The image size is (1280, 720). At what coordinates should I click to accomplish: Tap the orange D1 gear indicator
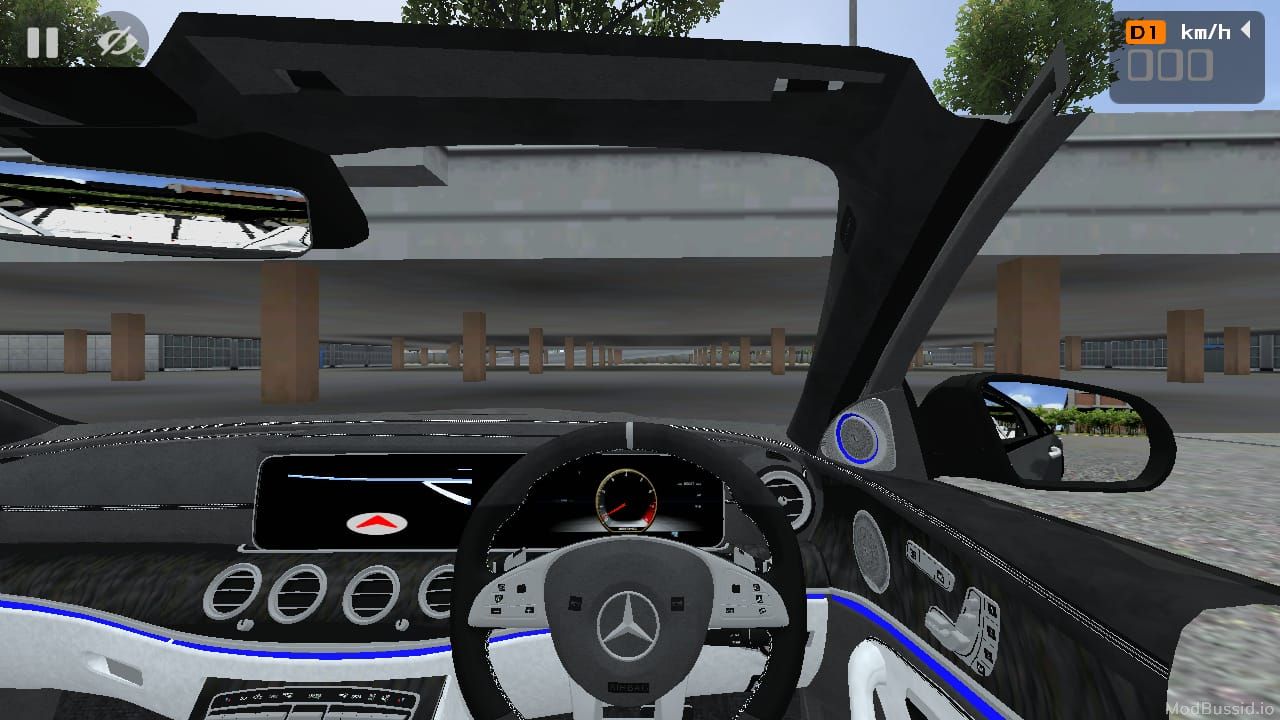[1148, 31]
